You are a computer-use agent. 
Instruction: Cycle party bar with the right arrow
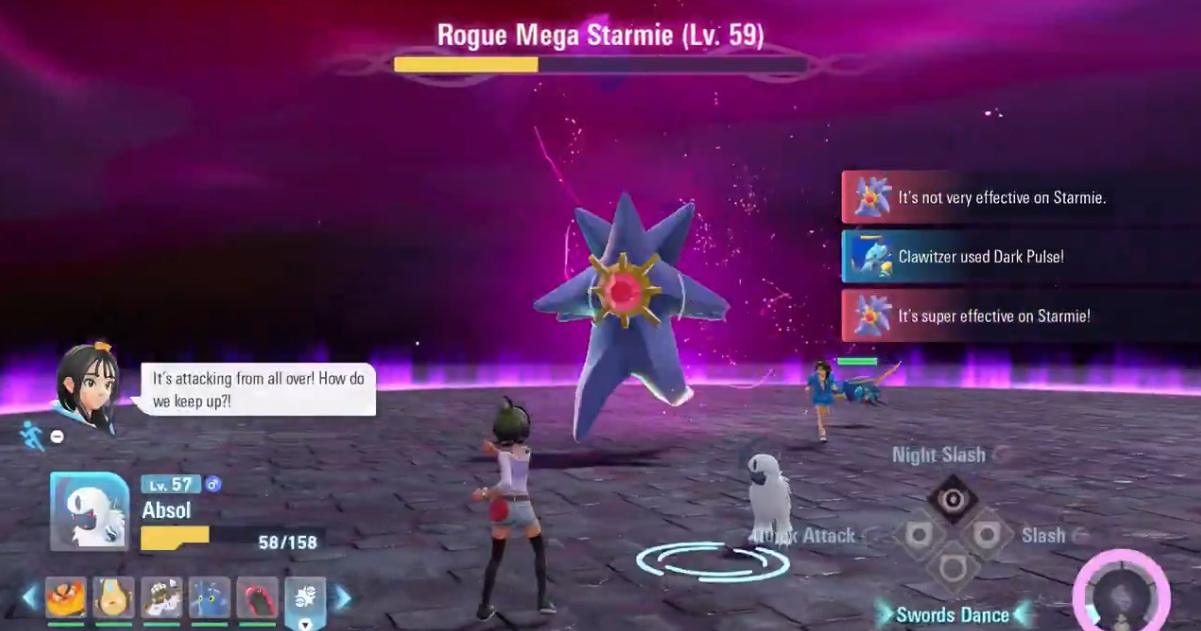(343, 597)
